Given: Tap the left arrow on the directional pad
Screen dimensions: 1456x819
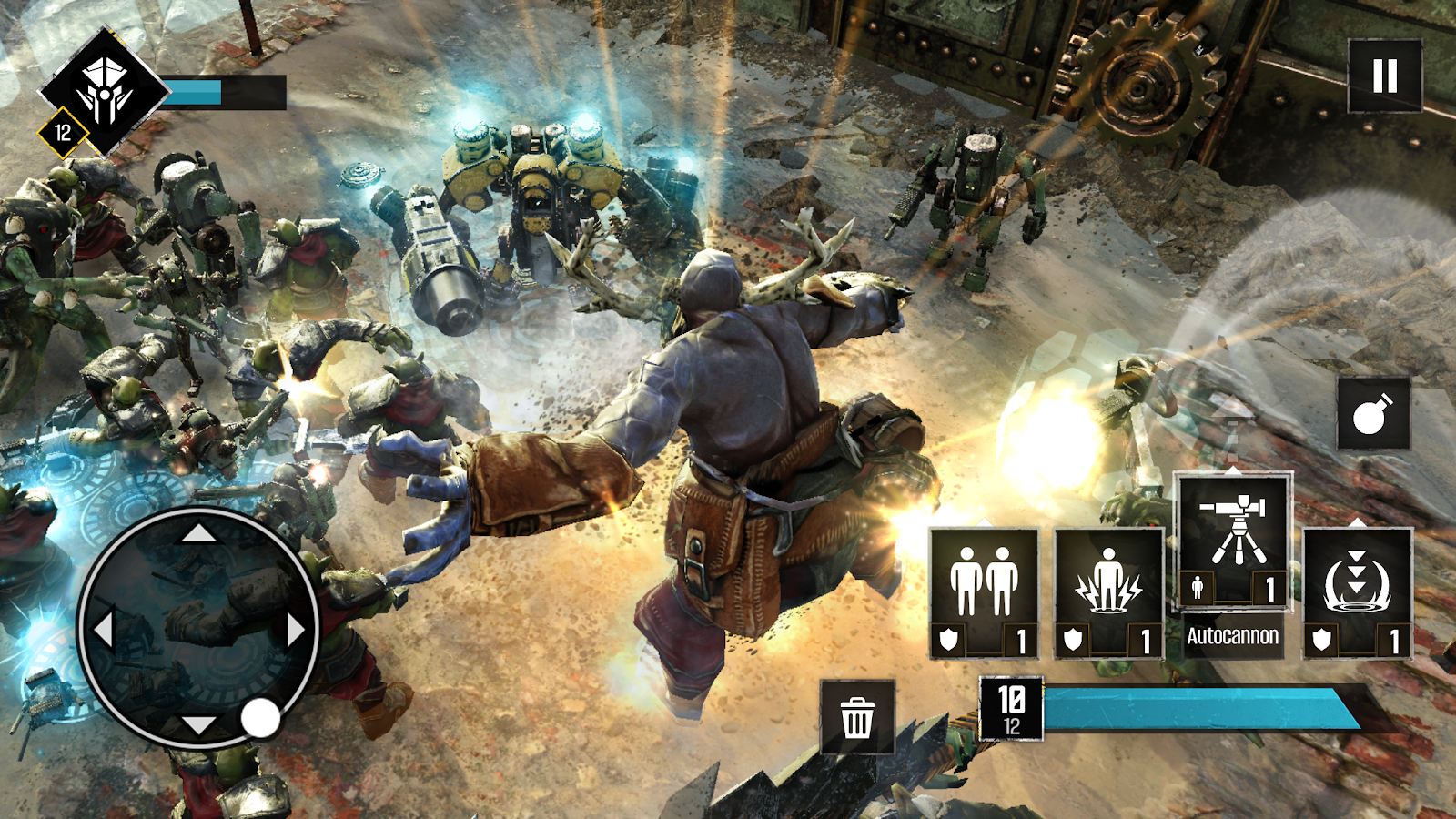Looking at the screenshot, I should click(x=103, y=629).
